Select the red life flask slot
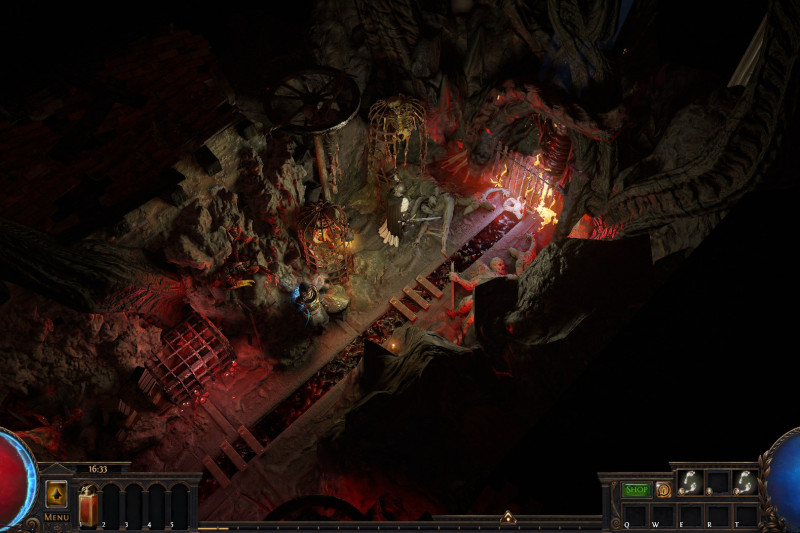800x533 pixels. [88, 507]
